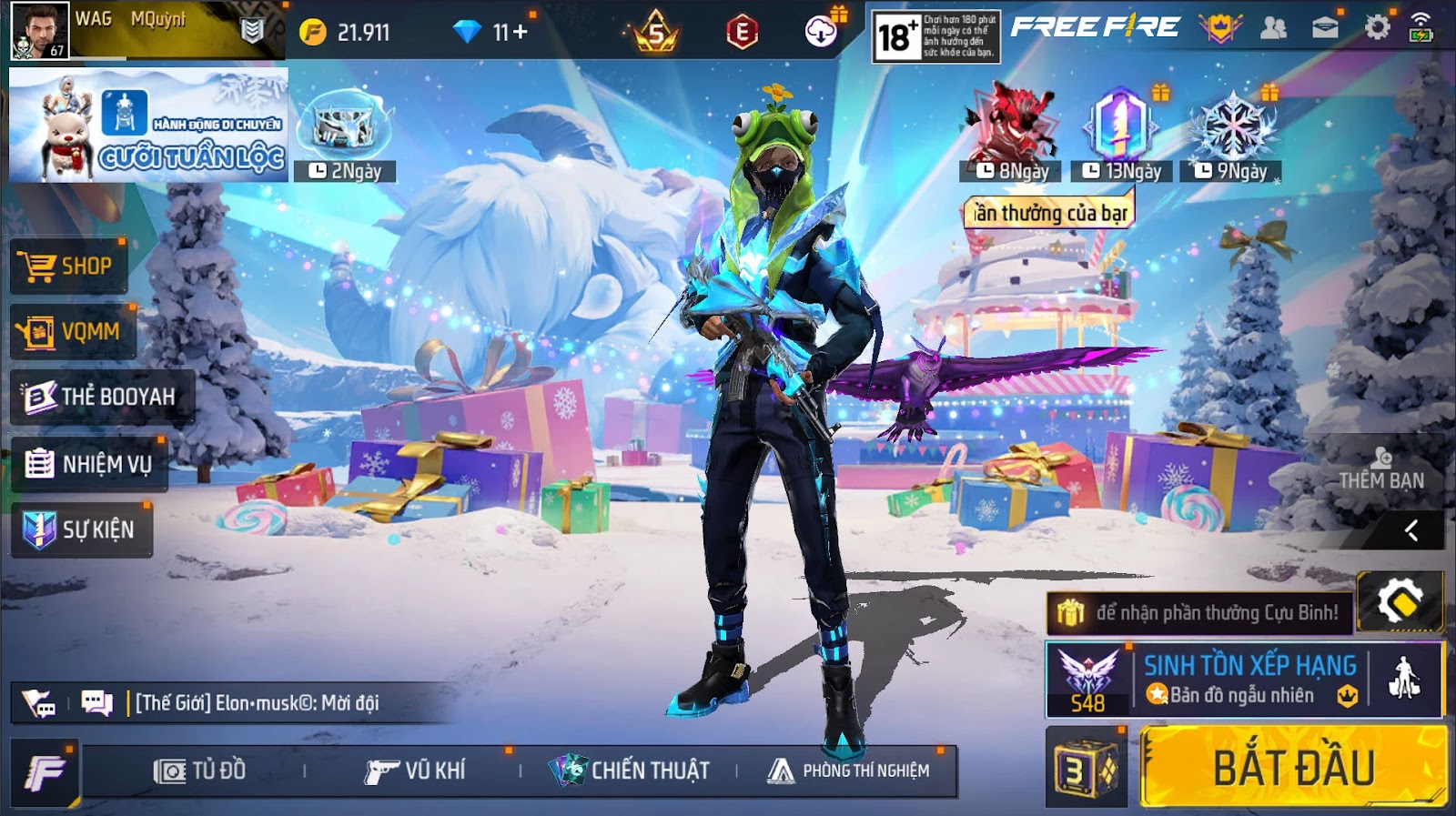The width and height of the screenshot is (1456, 816).
Task: Open the SHOP menu
Action: coord(68,266)
